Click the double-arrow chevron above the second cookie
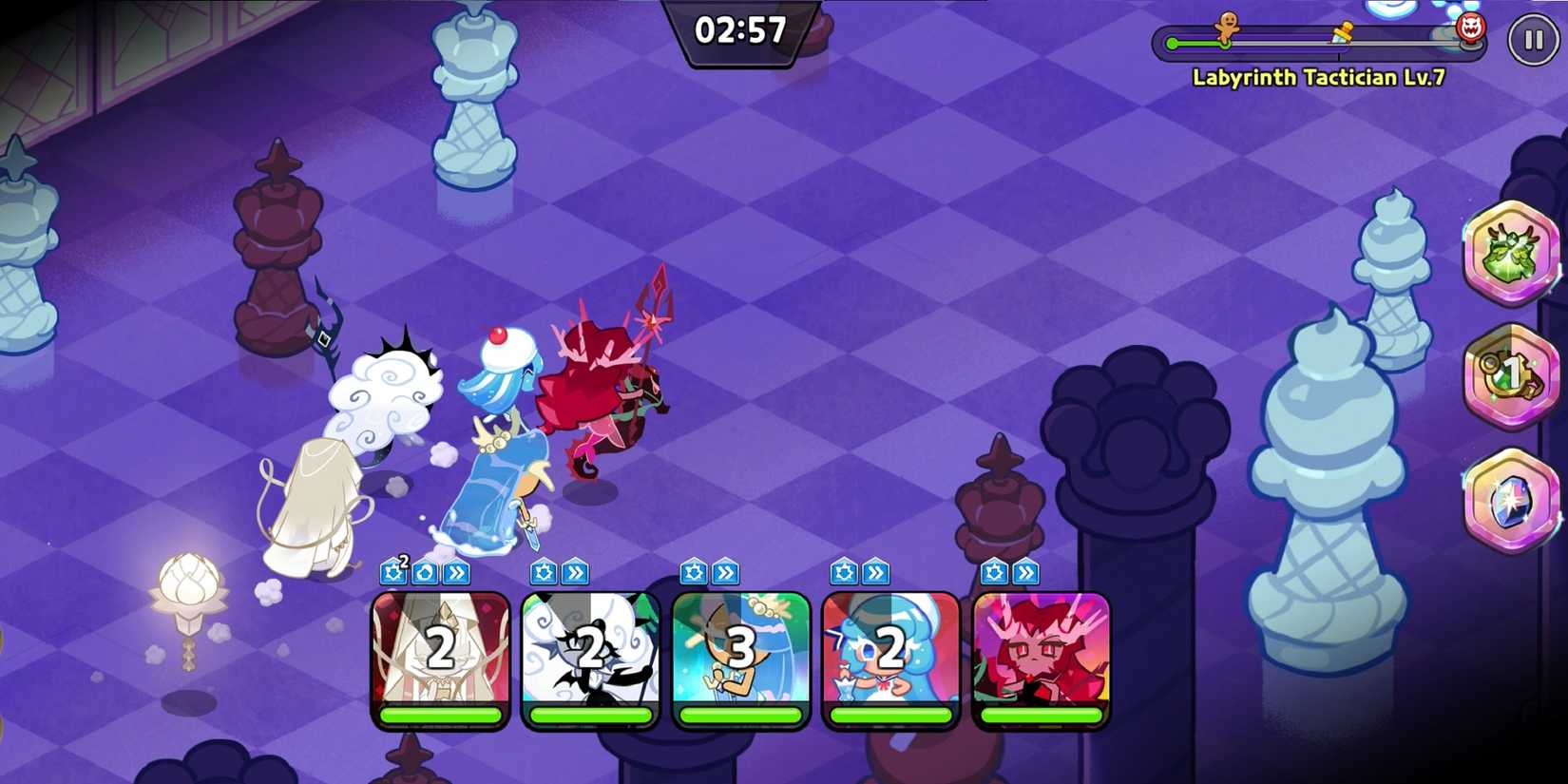Image resolution: width=1568 pixels, height=784 pixels. pyautogui.click(x=574, y=572)
